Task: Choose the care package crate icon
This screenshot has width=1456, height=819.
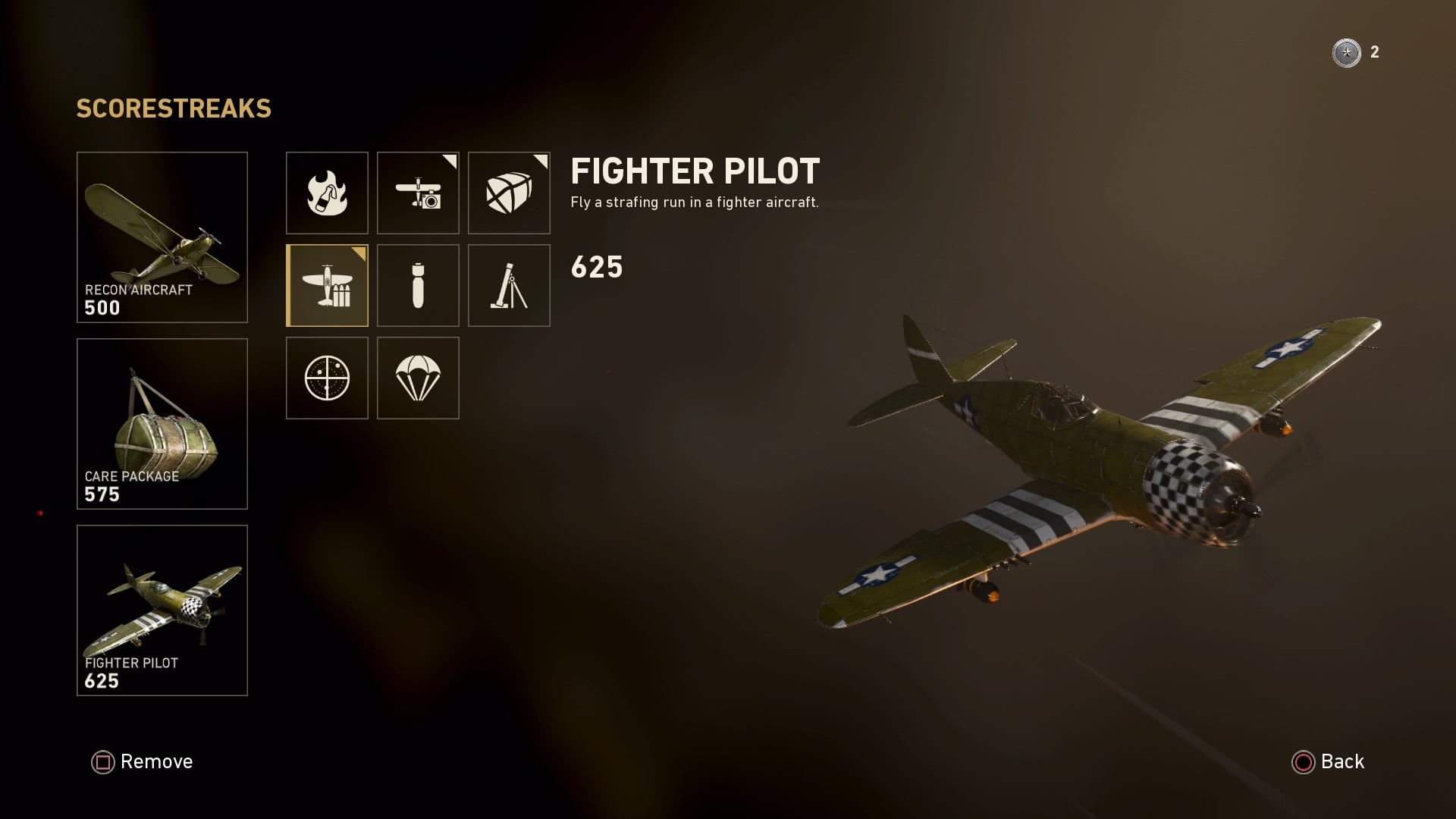Action: (509, 193)
